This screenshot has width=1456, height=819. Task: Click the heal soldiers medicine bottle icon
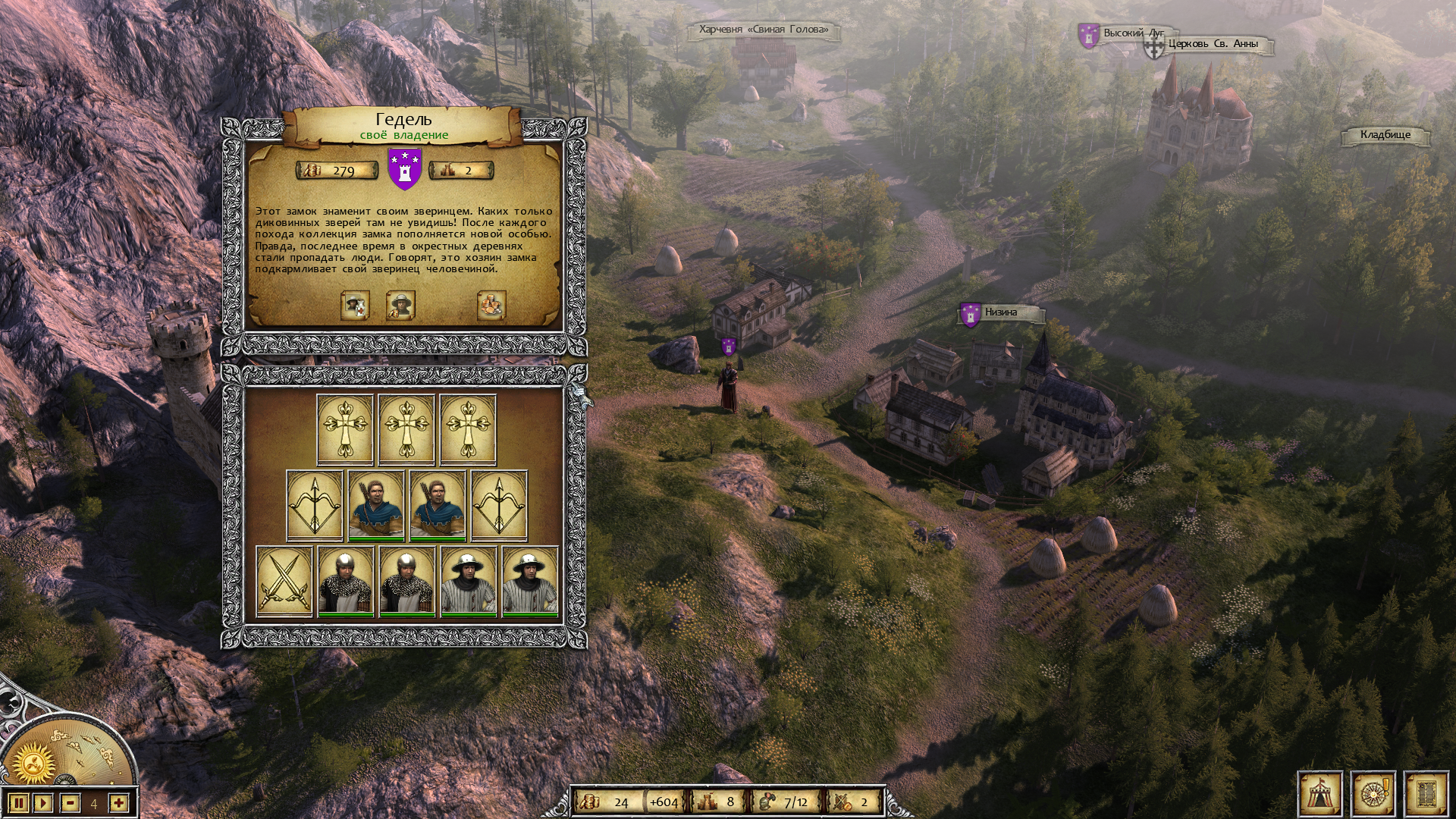coord(355,305)
